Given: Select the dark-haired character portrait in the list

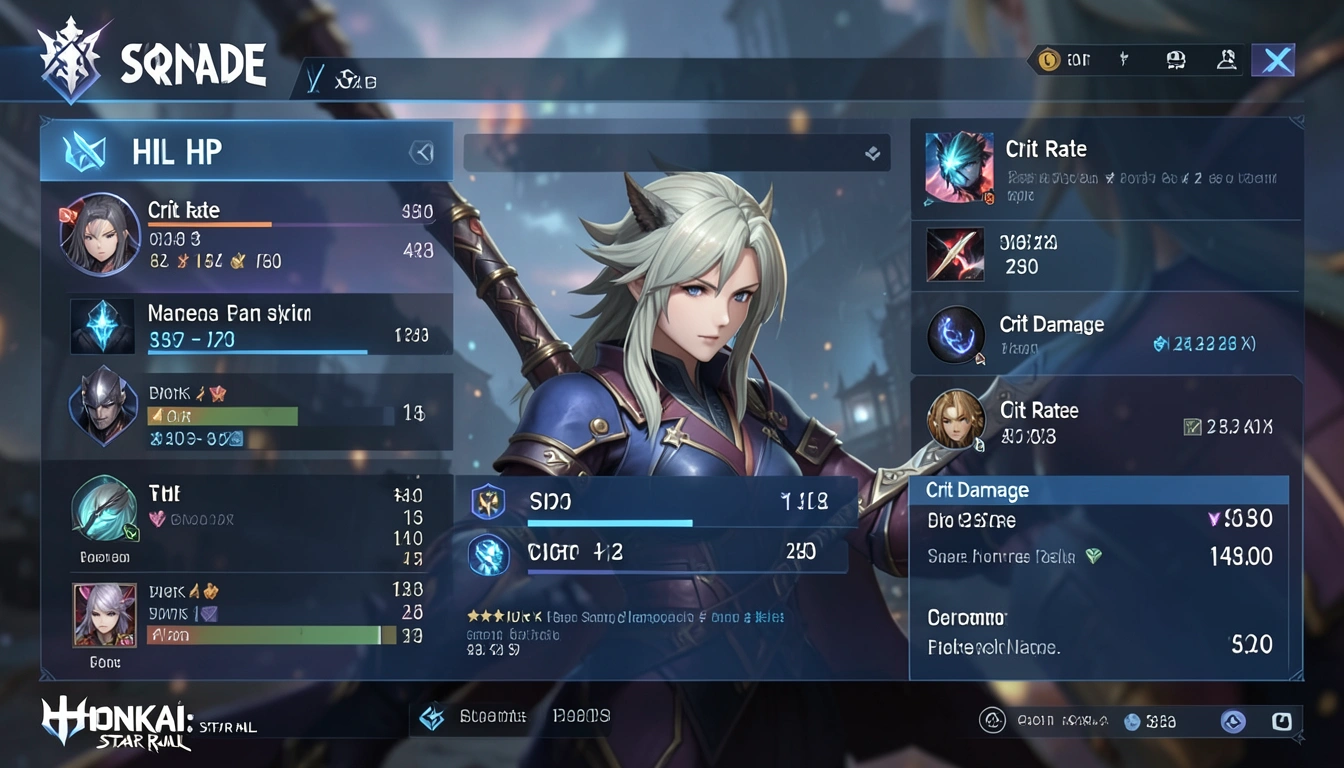Looking at the screenshot, I should click(100, 234).
